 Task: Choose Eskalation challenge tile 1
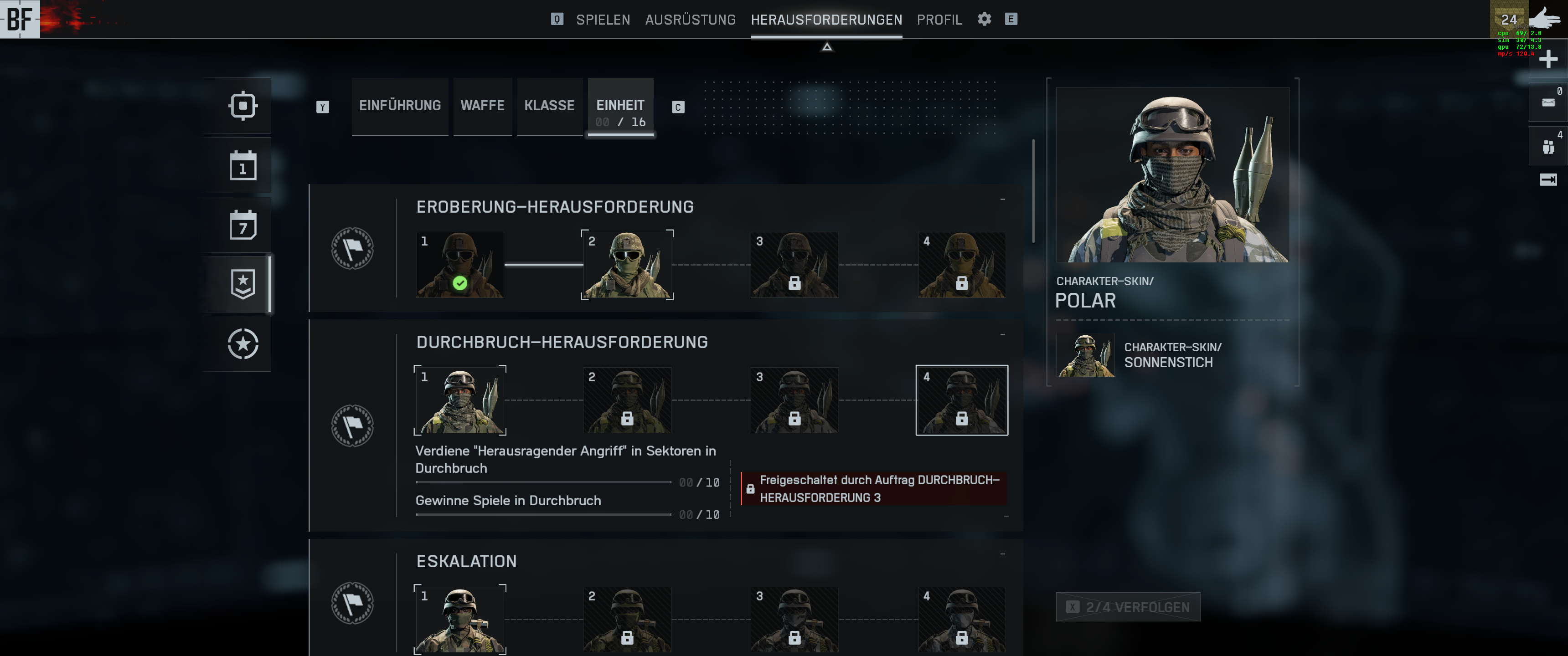point(459,620)
